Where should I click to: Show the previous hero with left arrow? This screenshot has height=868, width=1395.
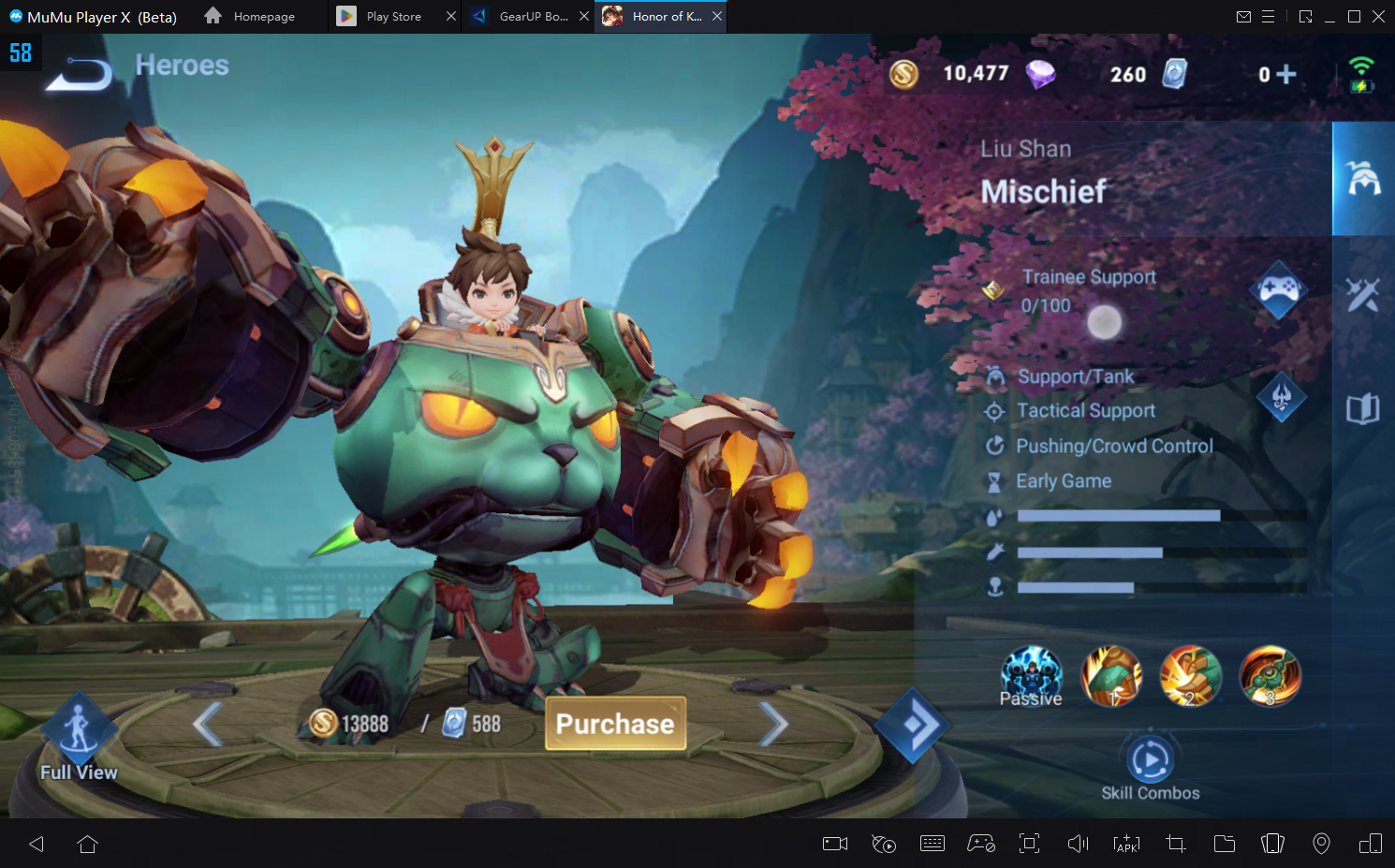[x=207, y=724]
